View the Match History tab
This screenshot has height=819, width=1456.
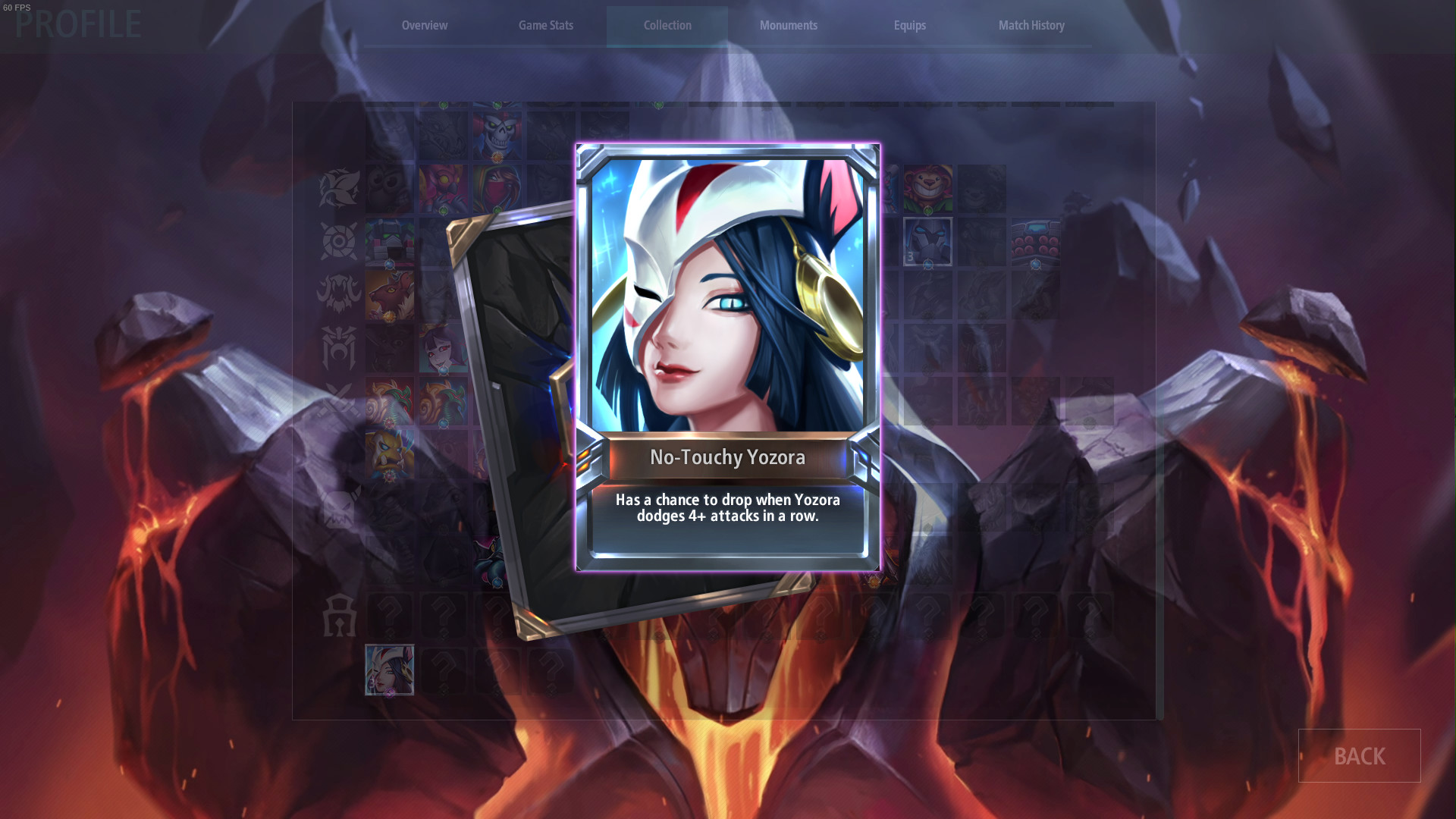(1031, 25)
